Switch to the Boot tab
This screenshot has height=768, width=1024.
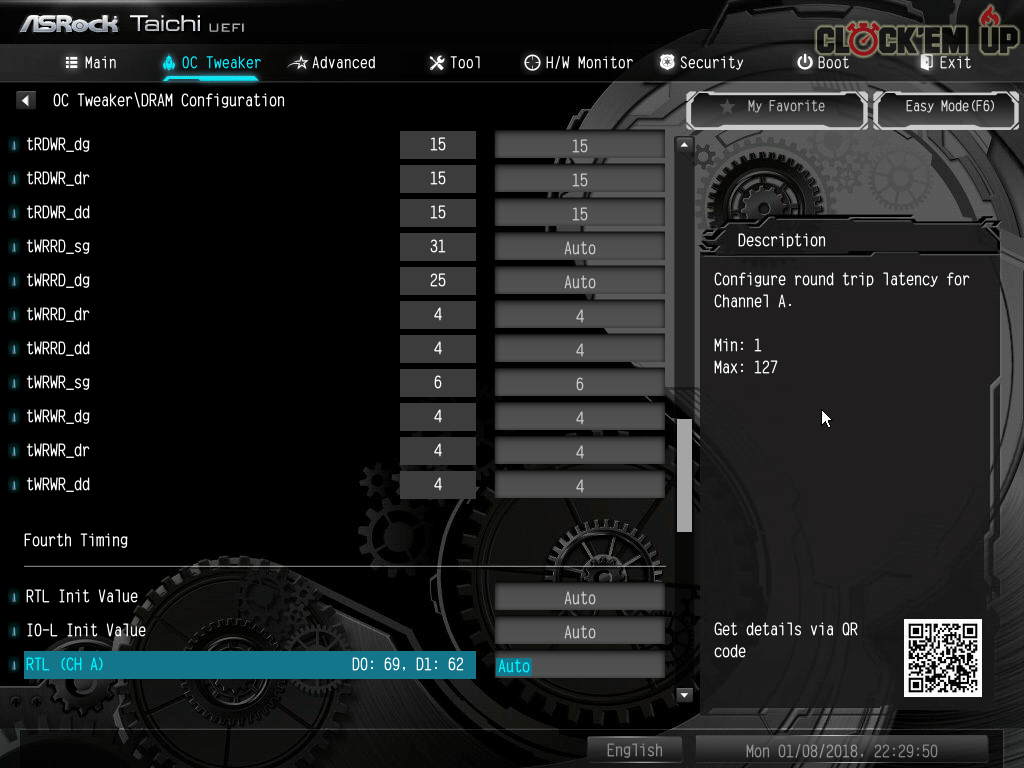click(x=823, y=63)
